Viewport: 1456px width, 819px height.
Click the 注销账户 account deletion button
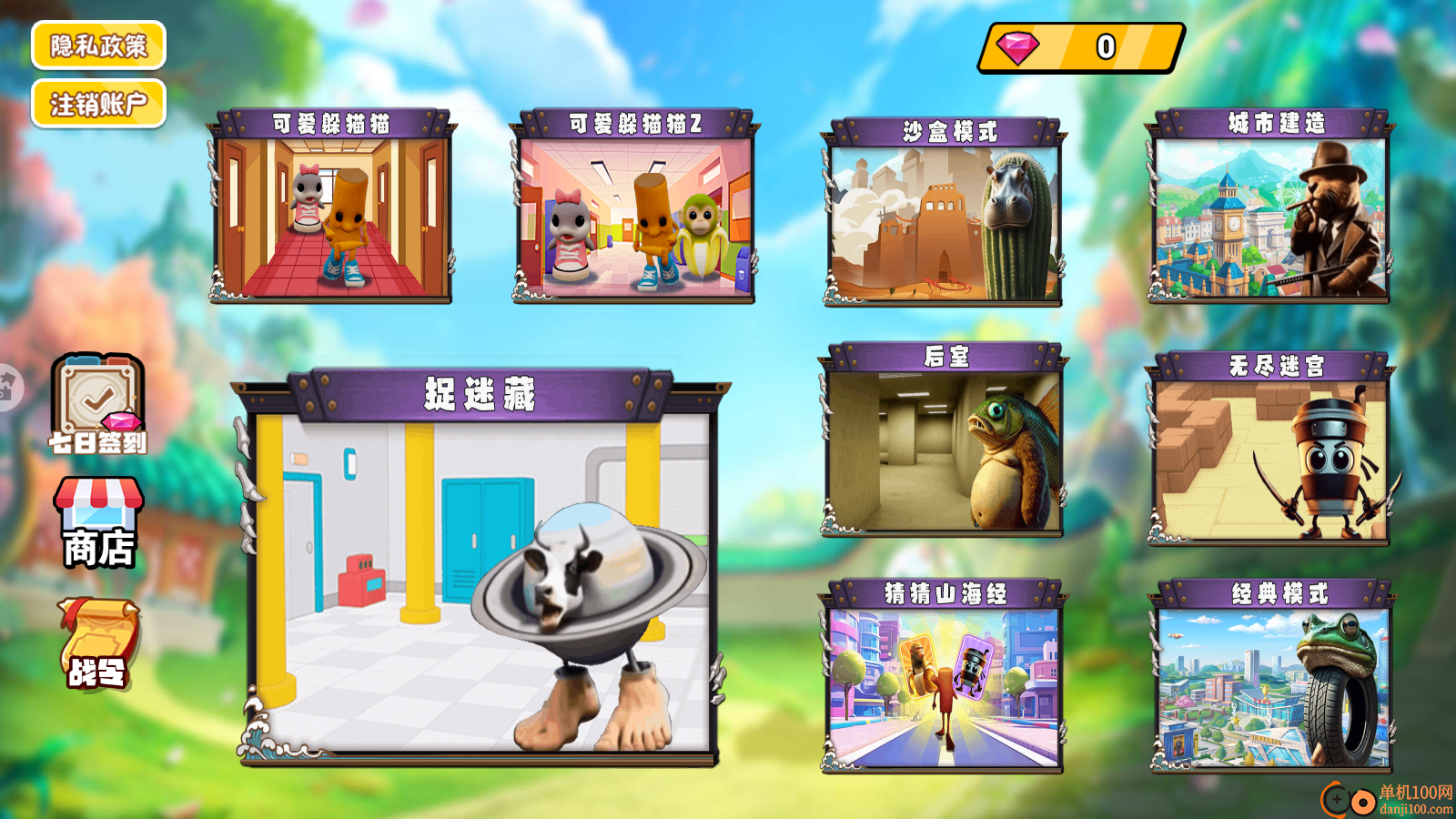click(x=98, y=104)
